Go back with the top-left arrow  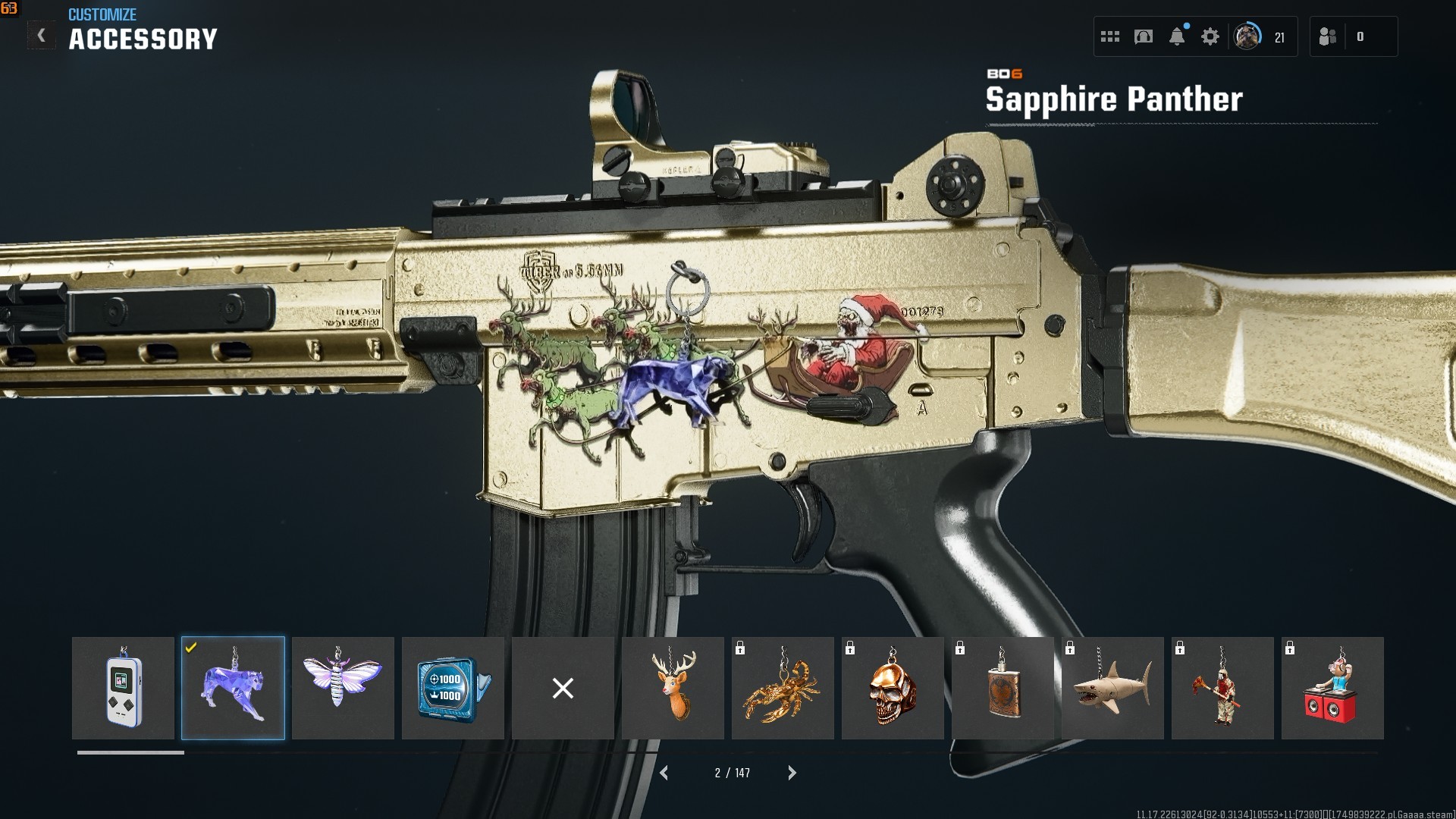pos(41,36)
